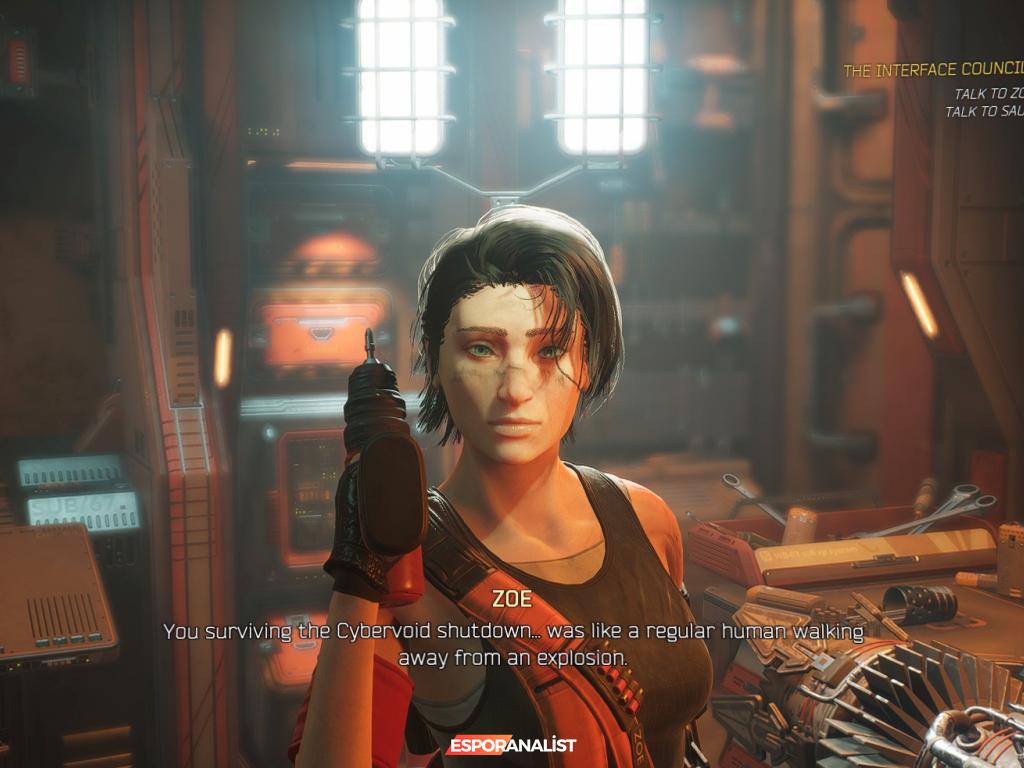Select The Interface Council quest title
Image resolution: width=1024 pixels, height=768 pixels.
click(x=932, y=71)
